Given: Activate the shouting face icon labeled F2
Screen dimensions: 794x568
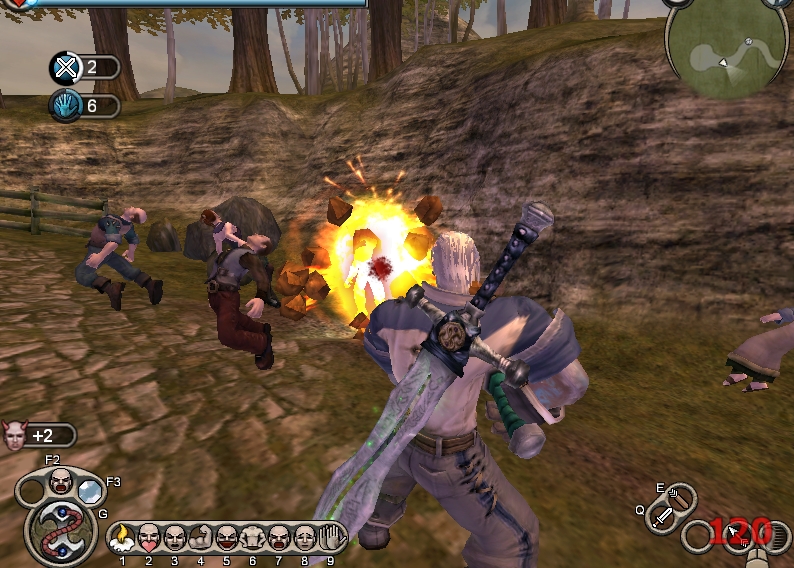Looking at the screenshot, I should (x=61, y=481).
